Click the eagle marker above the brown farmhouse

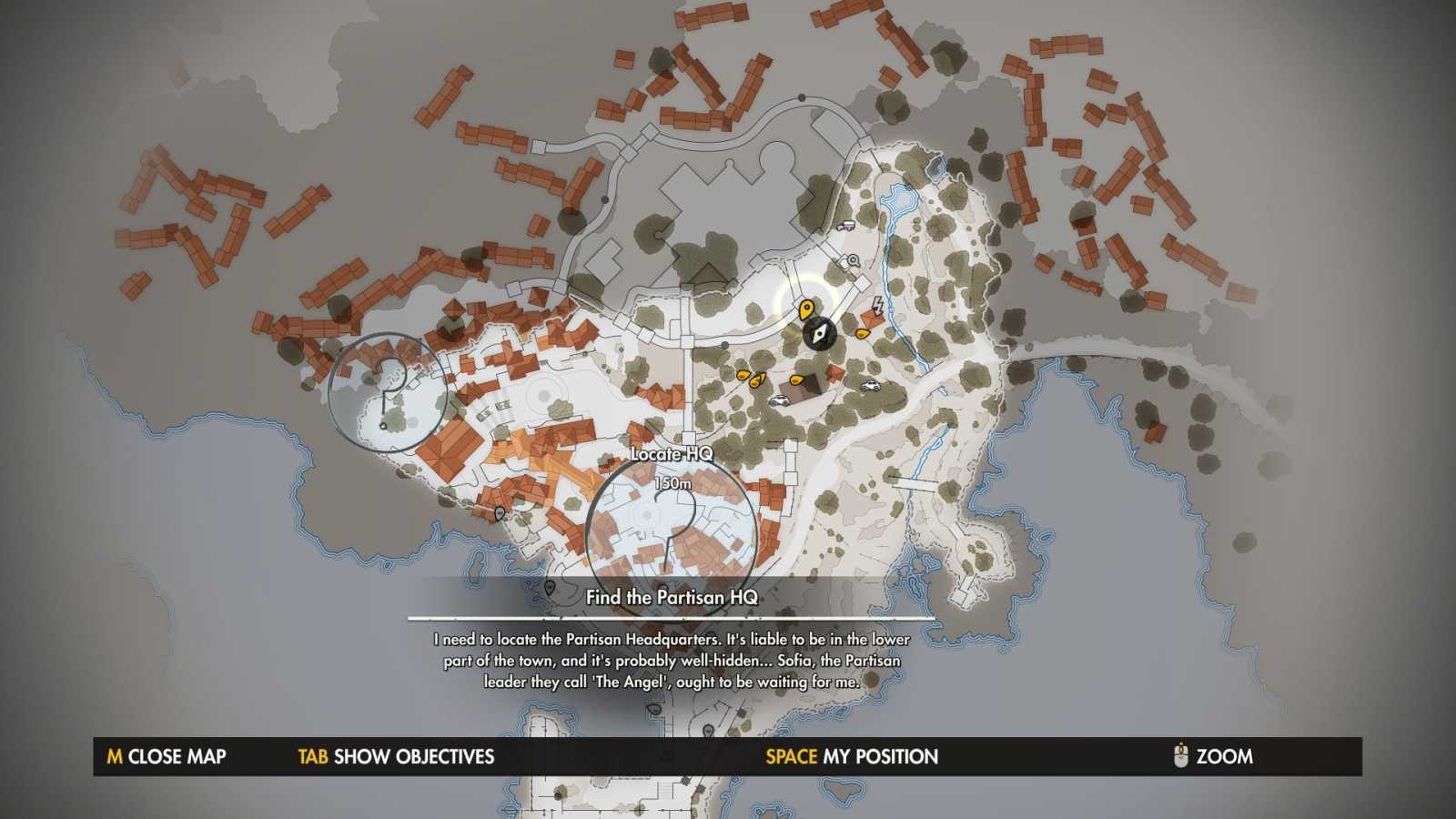[x=797, y=380]
